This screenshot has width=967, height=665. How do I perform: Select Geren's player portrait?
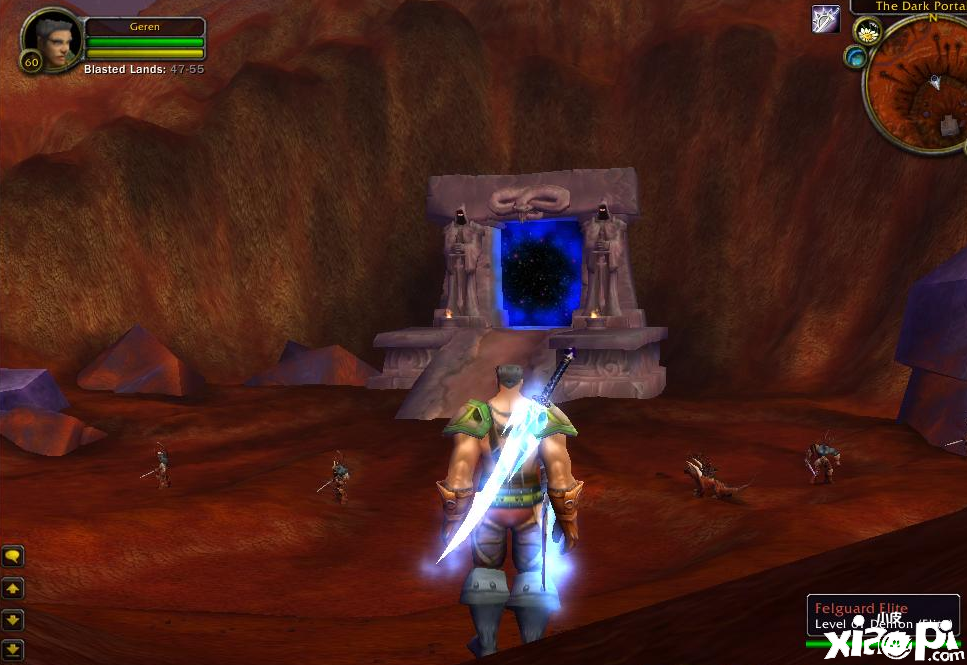pos(50,38)
